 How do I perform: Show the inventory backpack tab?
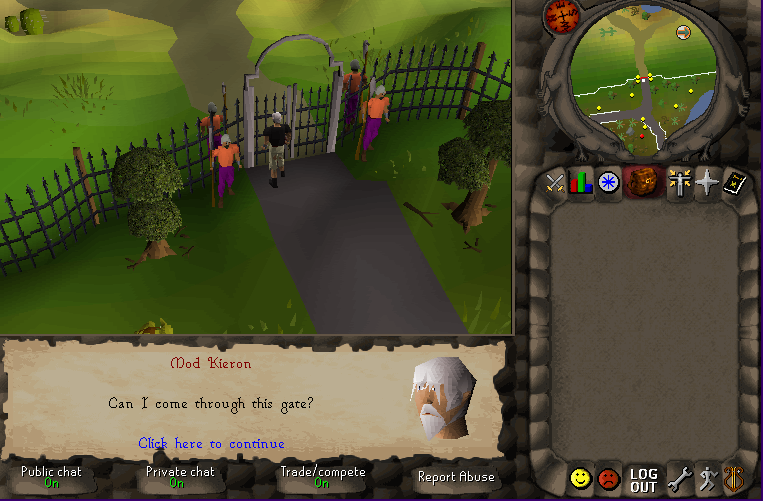641,183
